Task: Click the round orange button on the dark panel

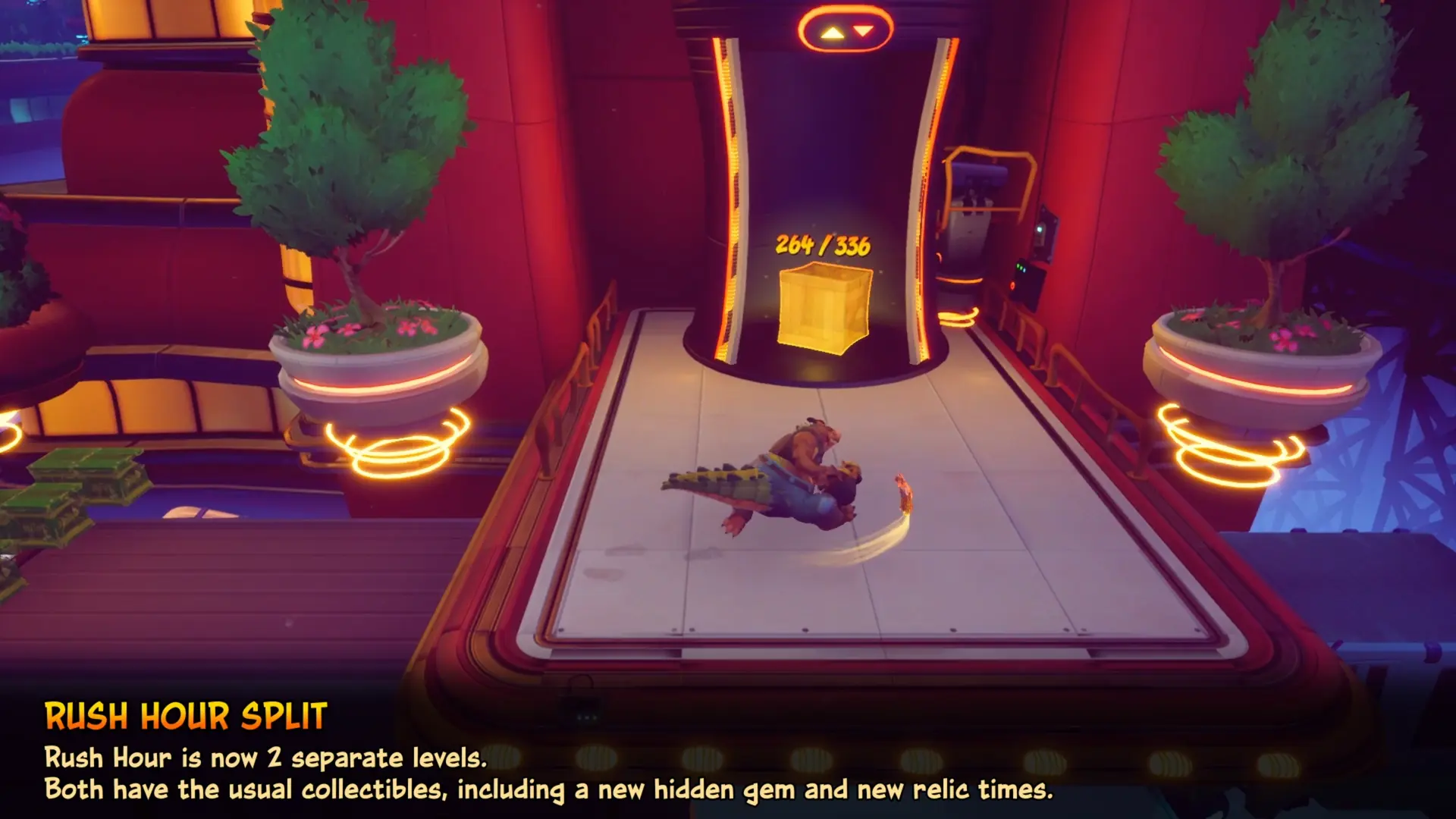Action: click(x=1012, y=286)
